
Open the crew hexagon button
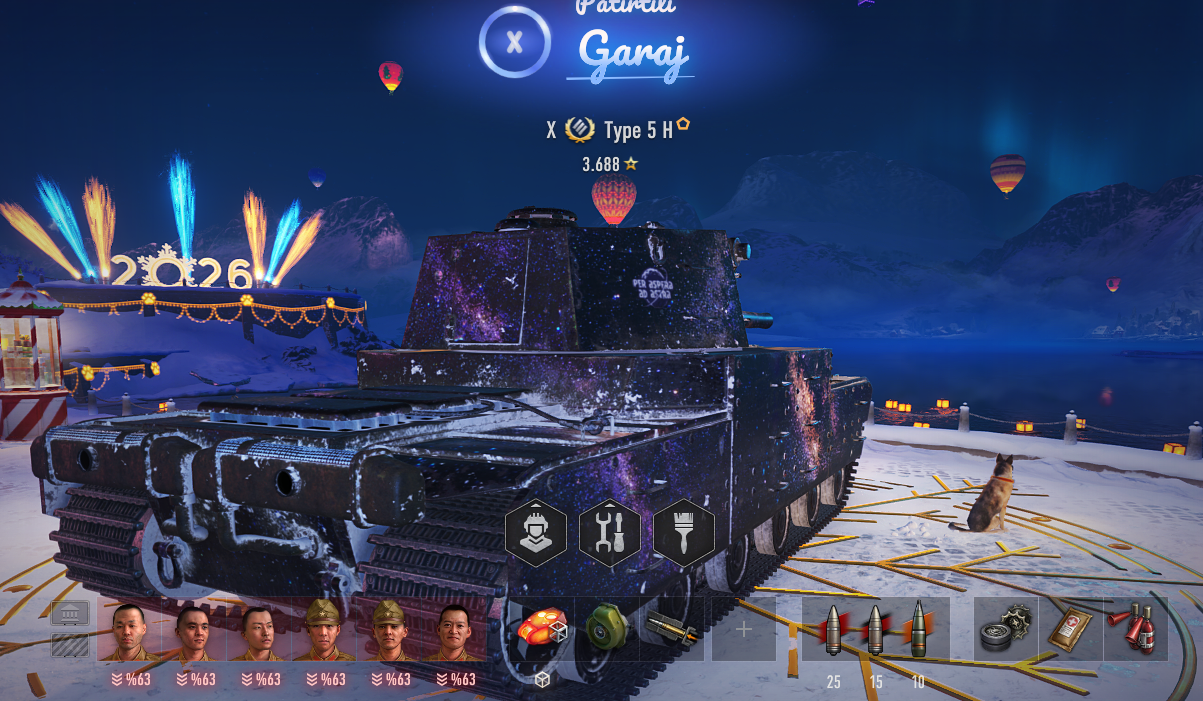coord(536,533)
